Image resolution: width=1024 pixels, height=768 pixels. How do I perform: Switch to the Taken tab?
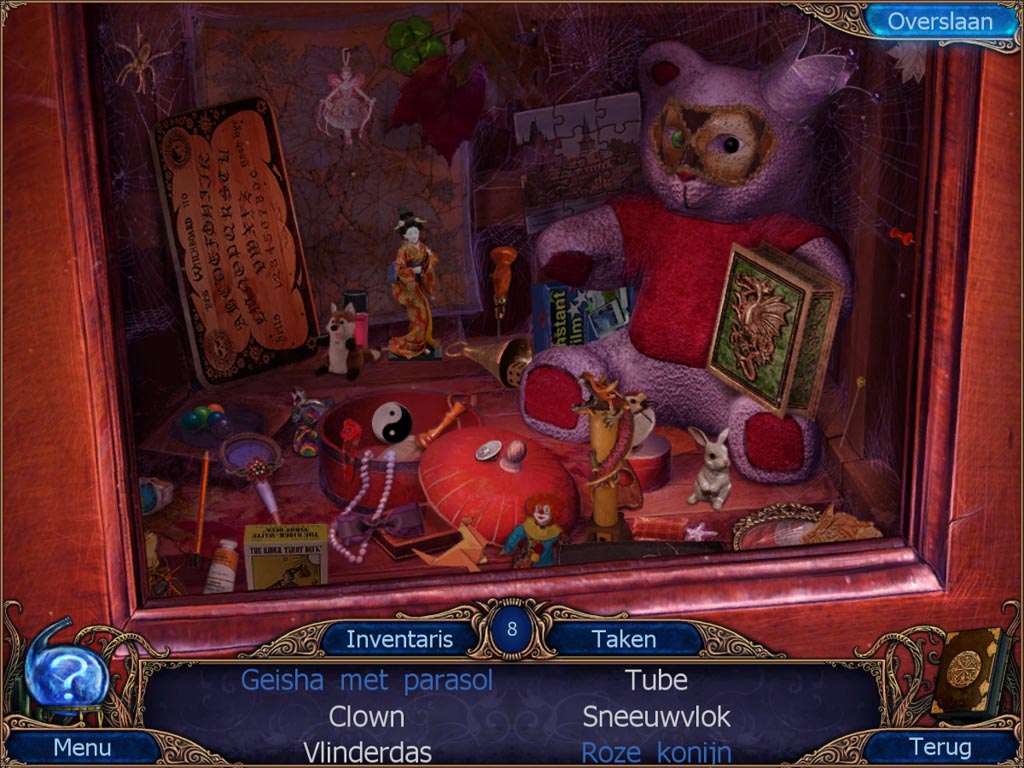pos(624,639)
